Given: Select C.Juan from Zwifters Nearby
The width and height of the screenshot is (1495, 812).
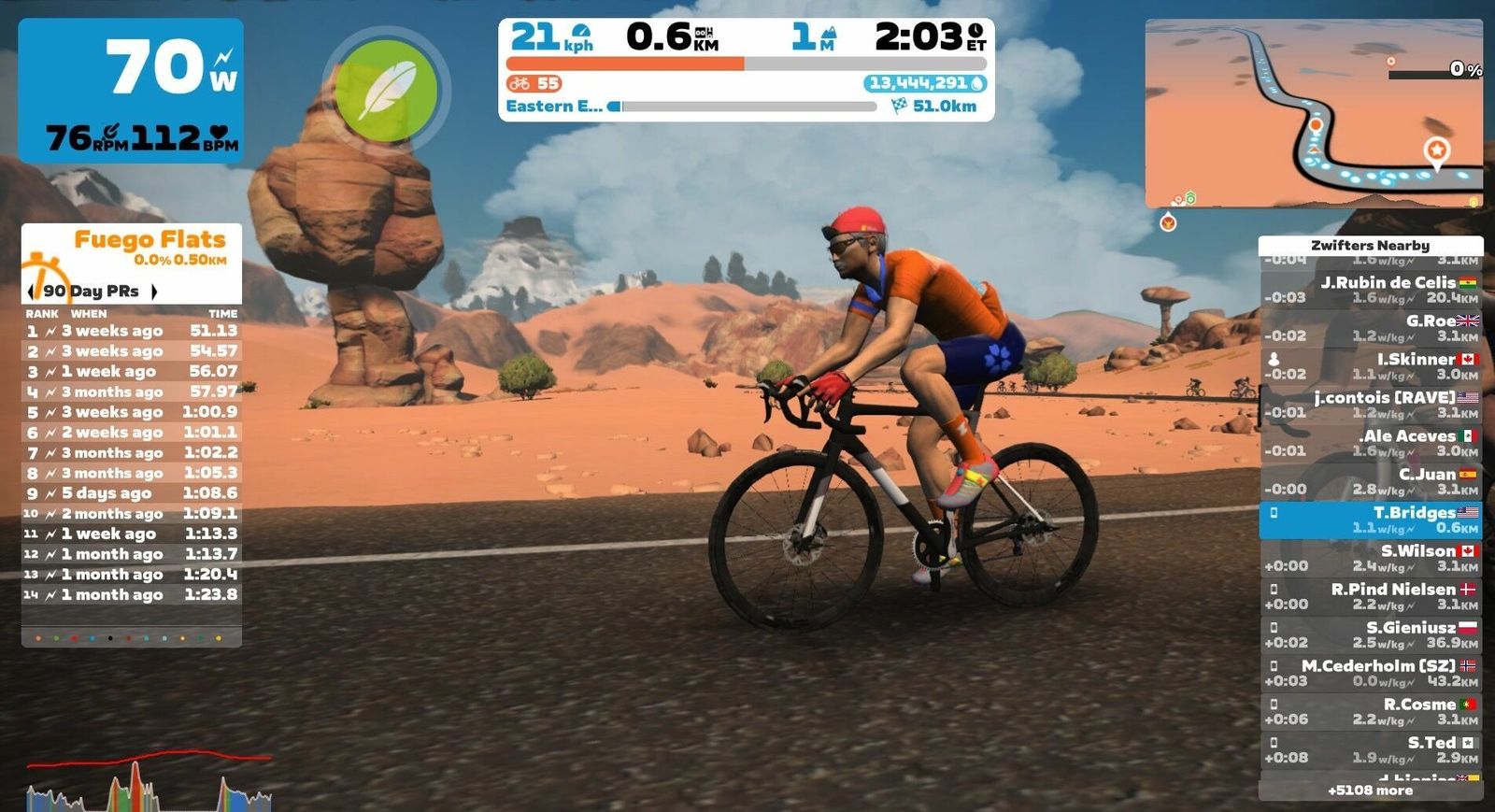Looking at the screenshot, I should [x=1371, y=481].
